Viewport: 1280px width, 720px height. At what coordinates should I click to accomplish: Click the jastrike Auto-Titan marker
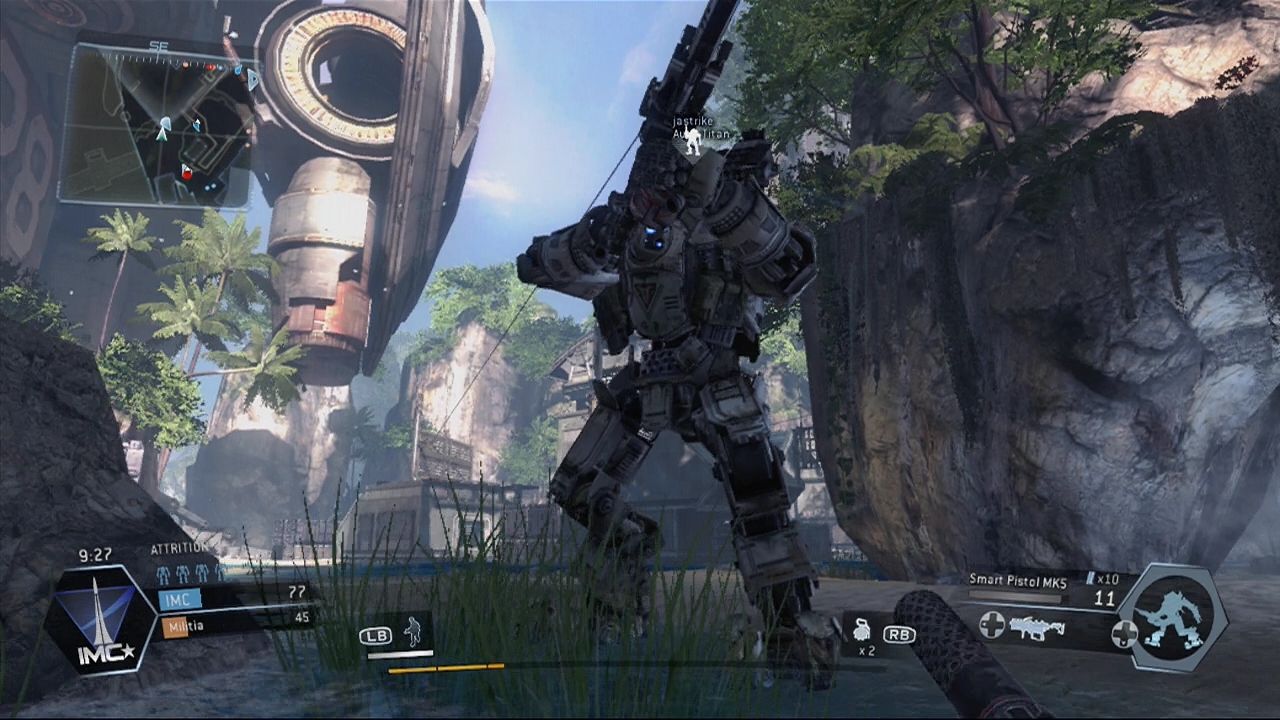(693, 141)
